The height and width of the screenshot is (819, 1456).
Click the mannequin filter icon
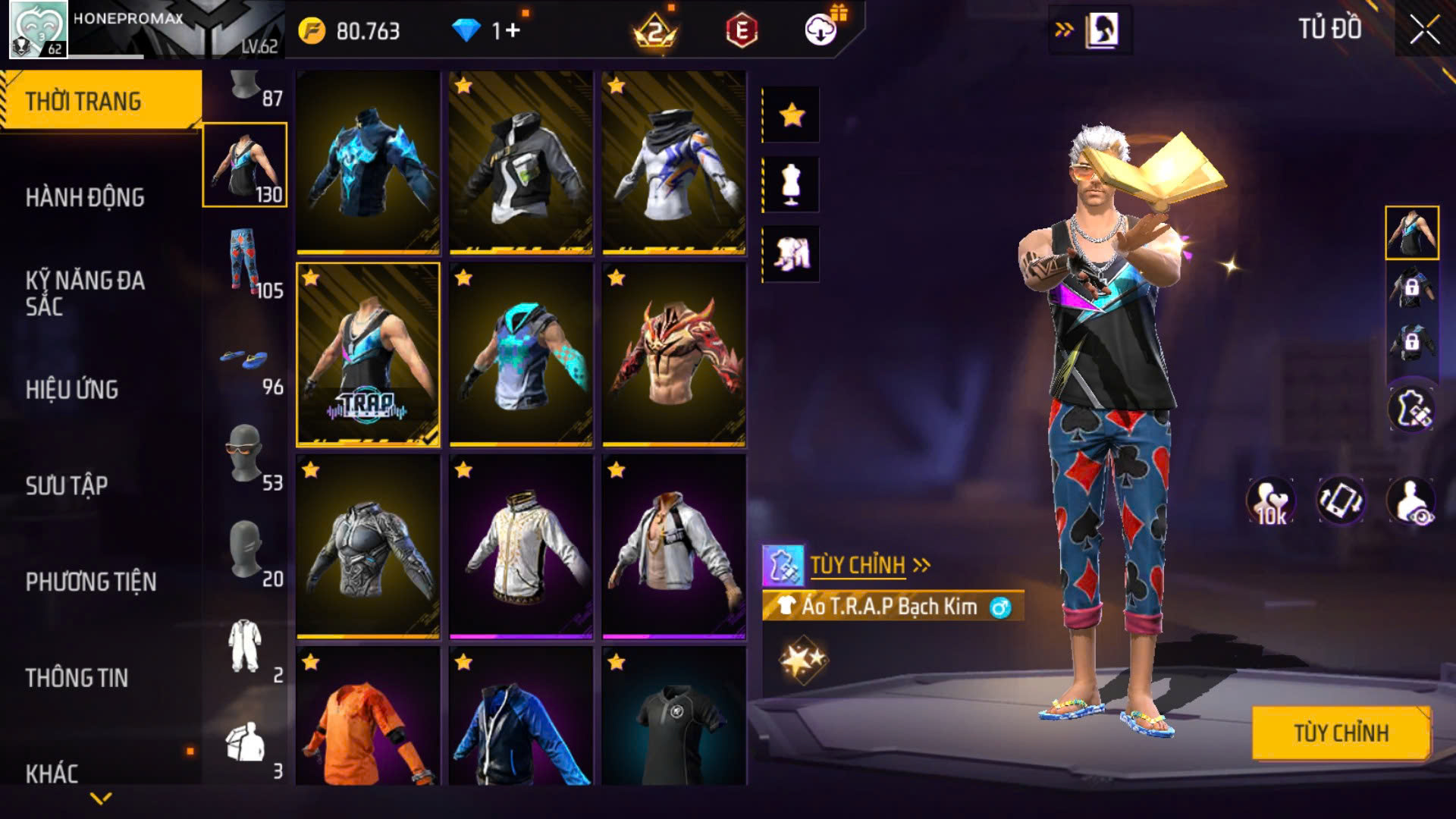pyautogui.click(x=791, y=184)
